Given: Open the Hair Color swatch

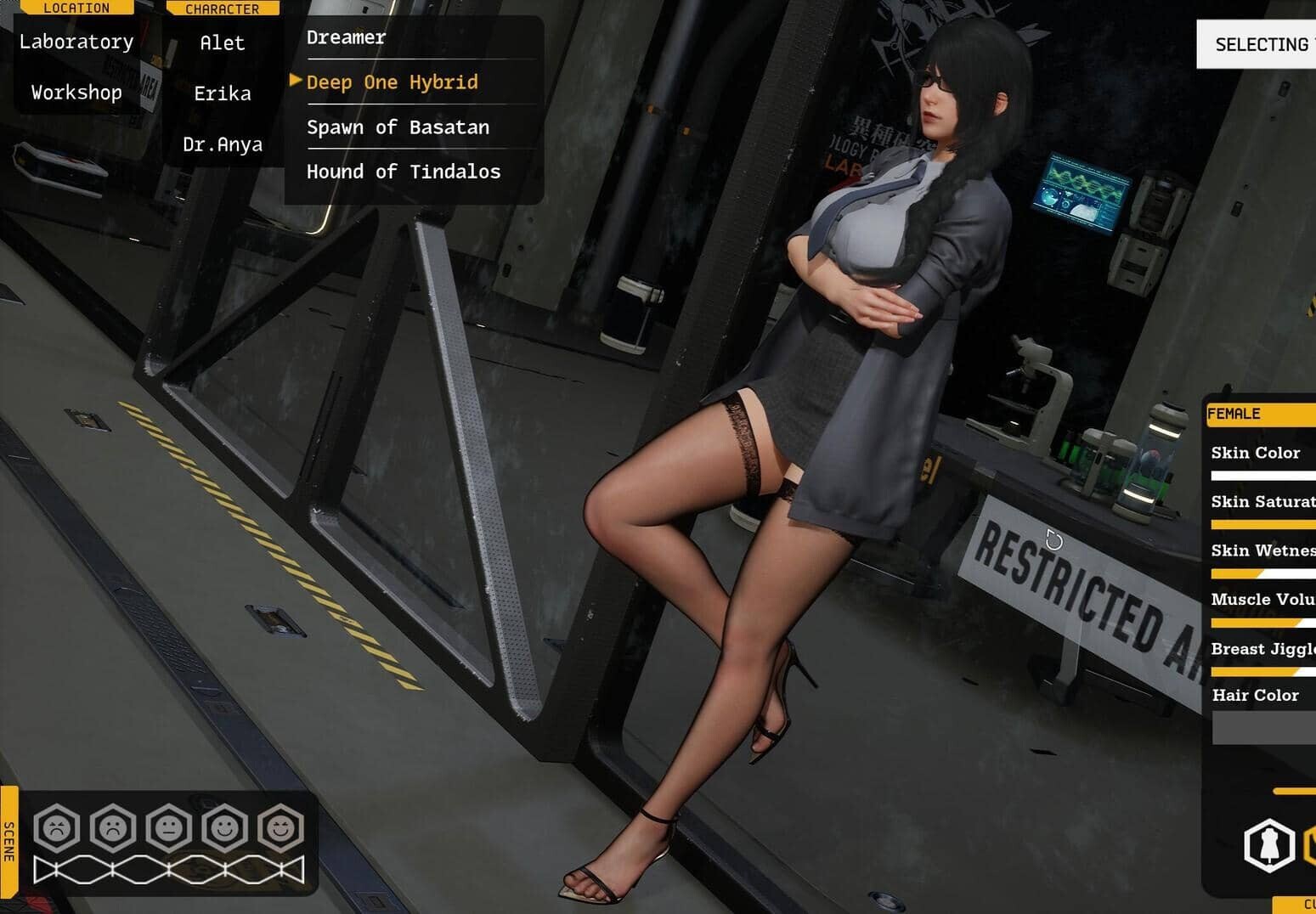Looking at the screenshot, I should (1263, 728).
